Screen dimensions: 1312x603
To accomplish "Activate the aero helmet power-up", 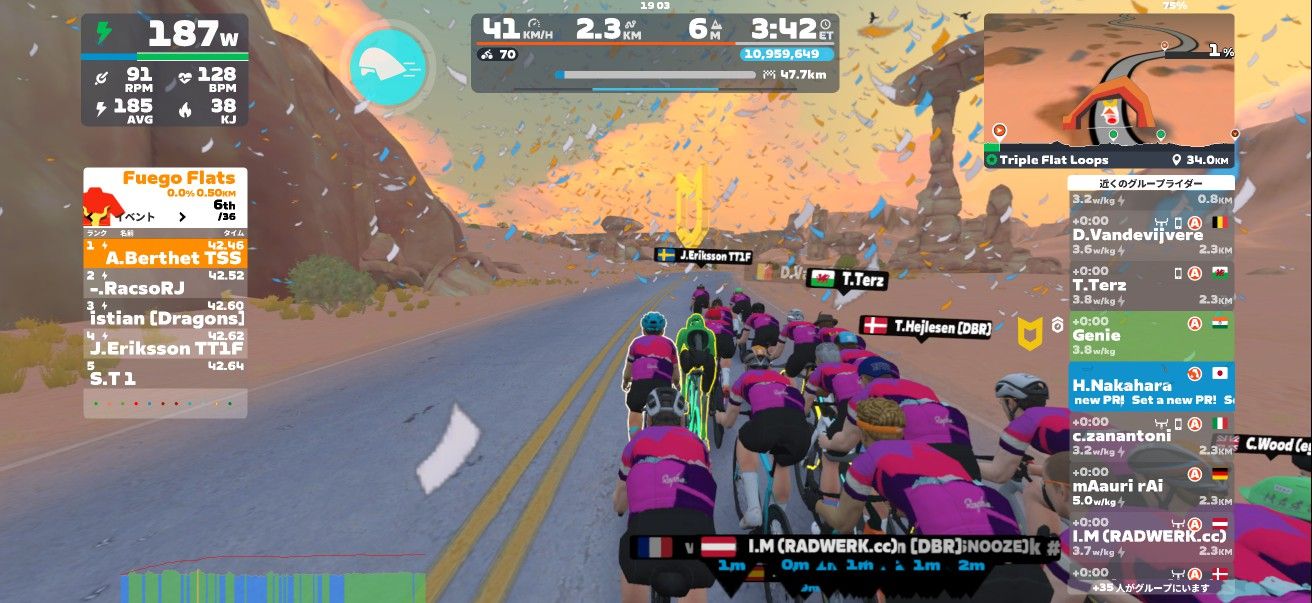I will (390, 65).
